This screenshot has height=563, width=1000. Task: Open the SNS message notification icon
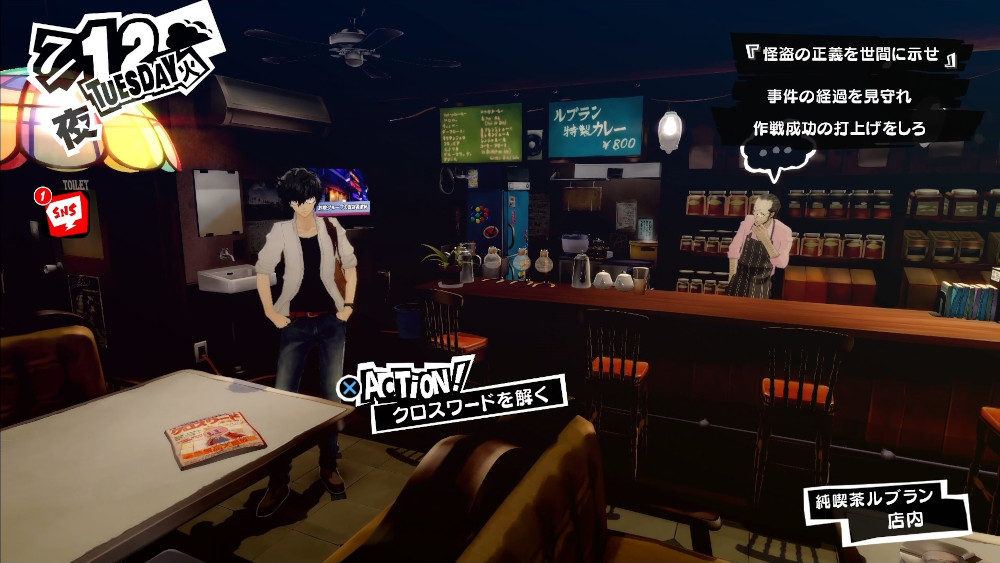pos(62,213)
